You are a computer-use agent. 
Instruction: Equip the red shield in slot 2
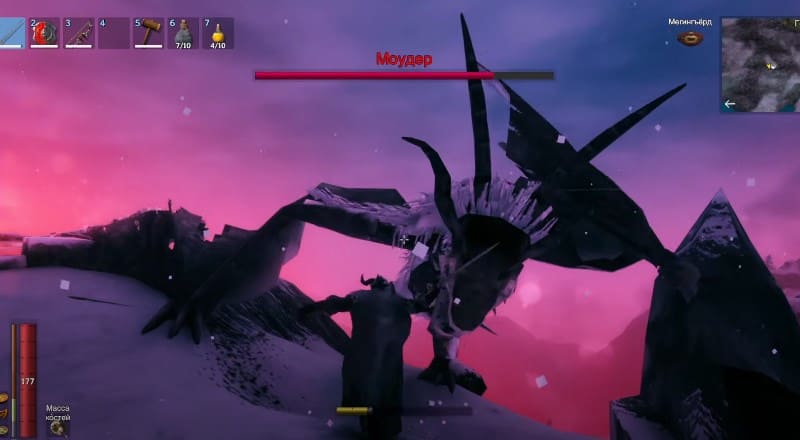tap(45, 33)
